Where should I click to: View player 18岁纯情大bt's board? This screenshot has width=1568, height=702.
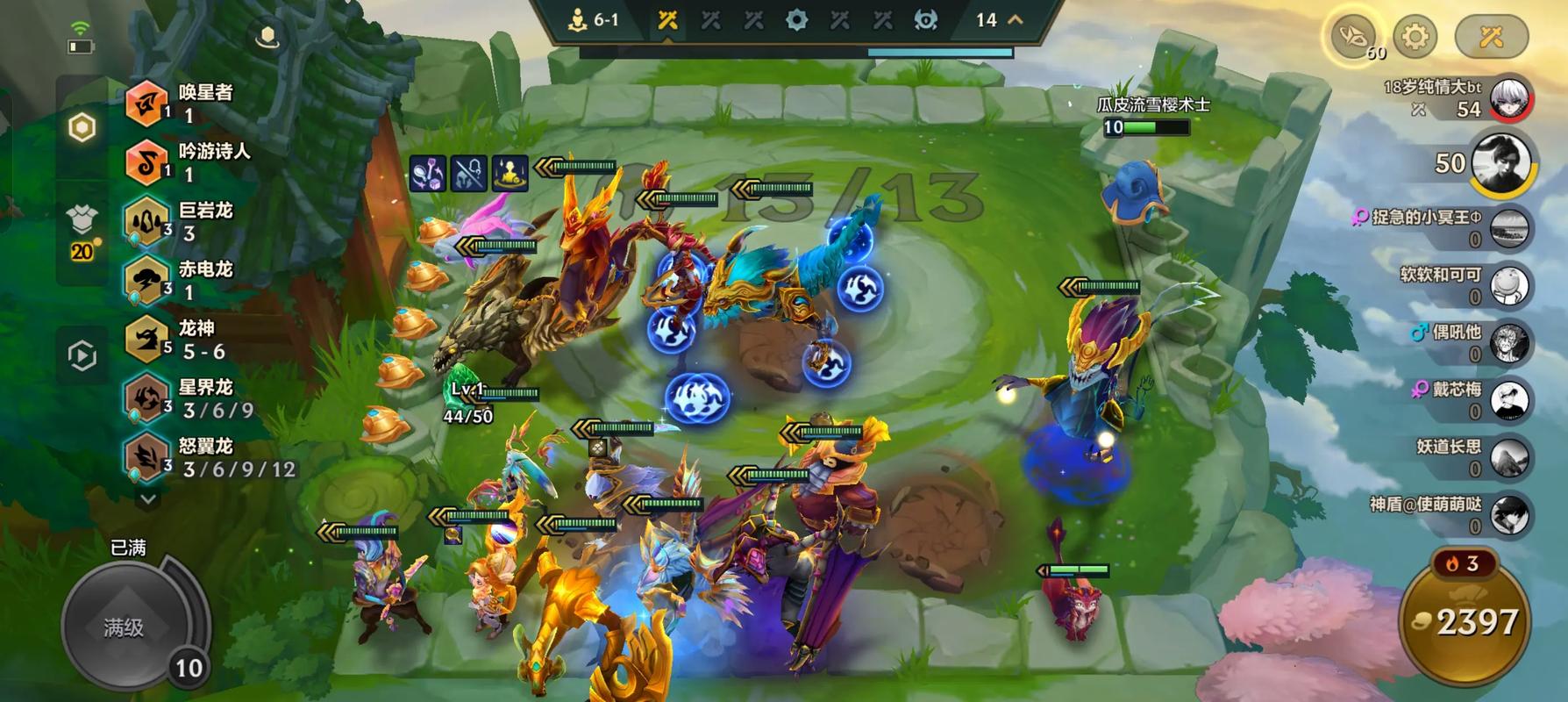(x=1508, y=98)
